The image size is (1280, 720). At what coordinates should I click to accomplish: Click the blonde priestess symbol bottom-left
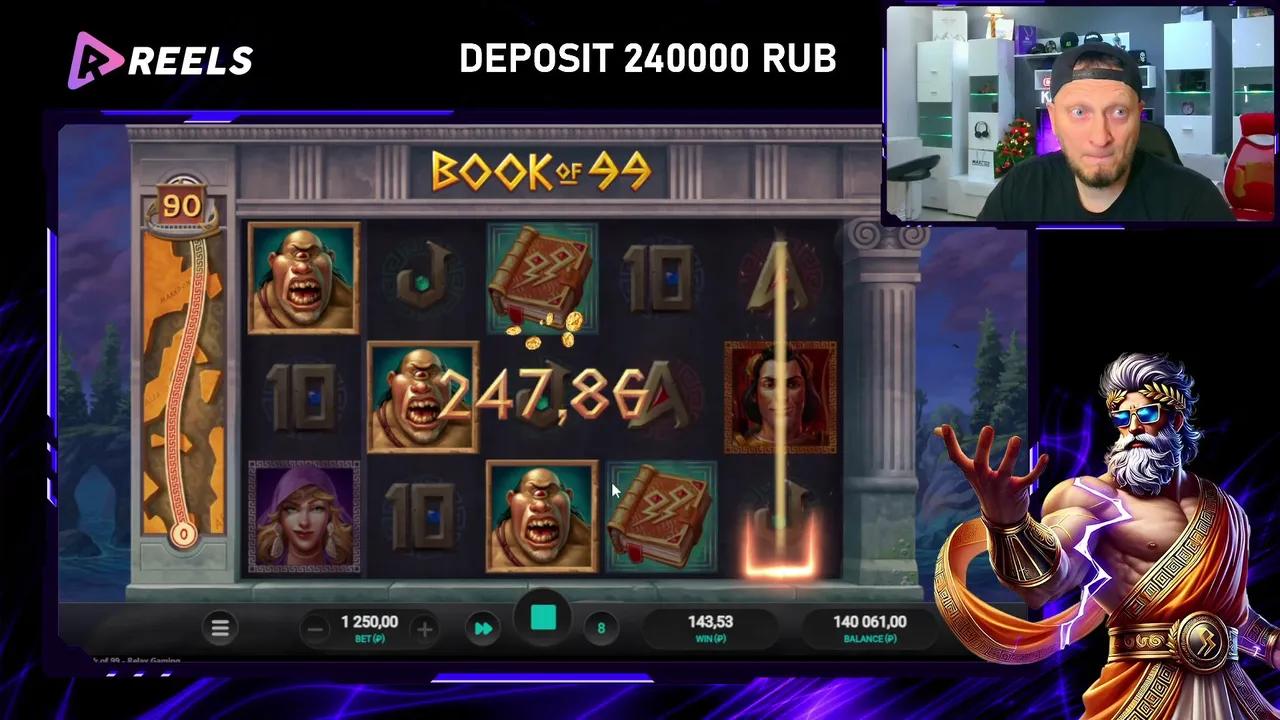302,515
